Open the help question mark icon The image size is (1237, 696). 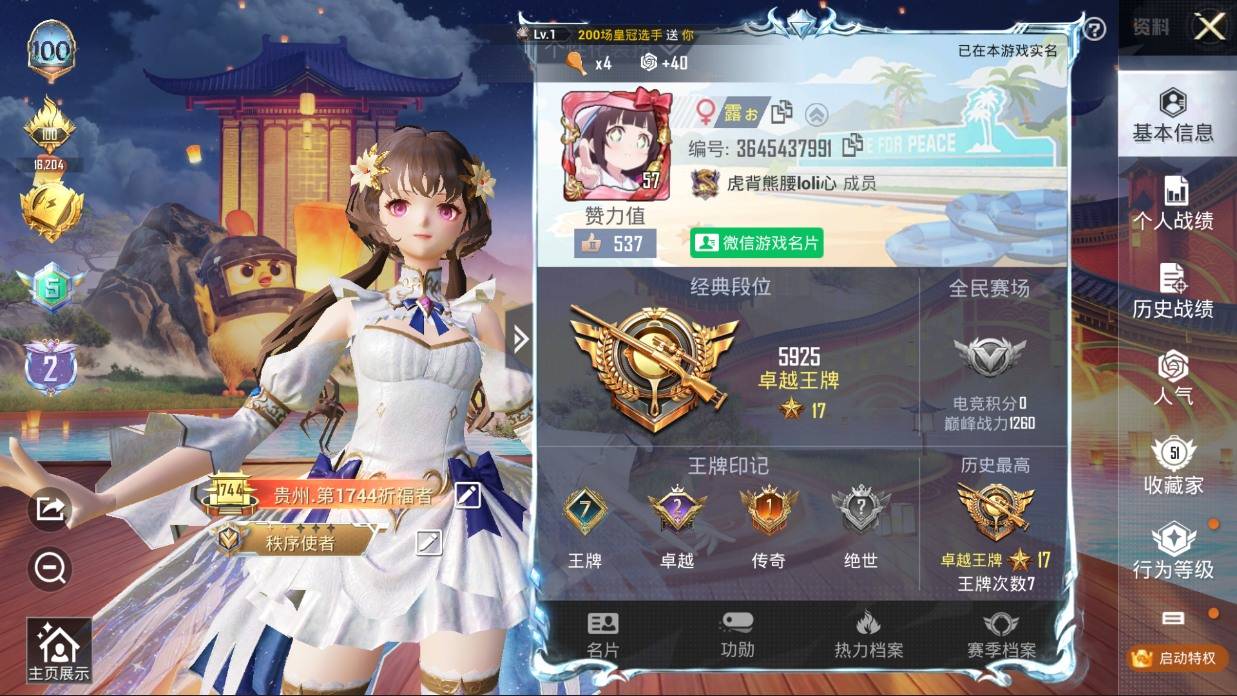pyautogui.click(x=1095, y=29)
